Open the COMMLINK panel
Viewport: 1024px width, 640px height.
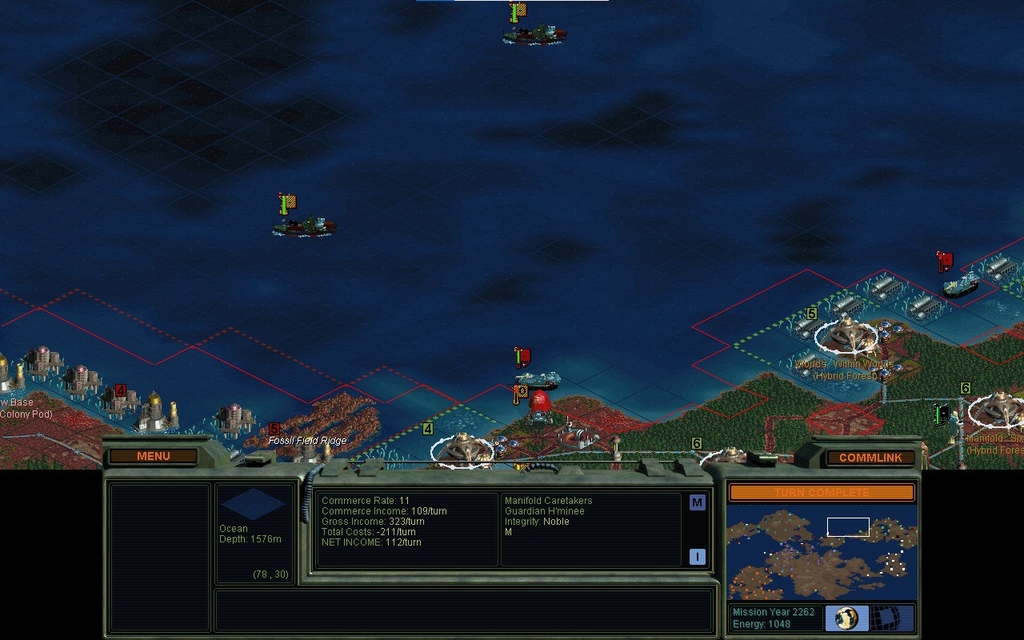(x=870, y=458)
